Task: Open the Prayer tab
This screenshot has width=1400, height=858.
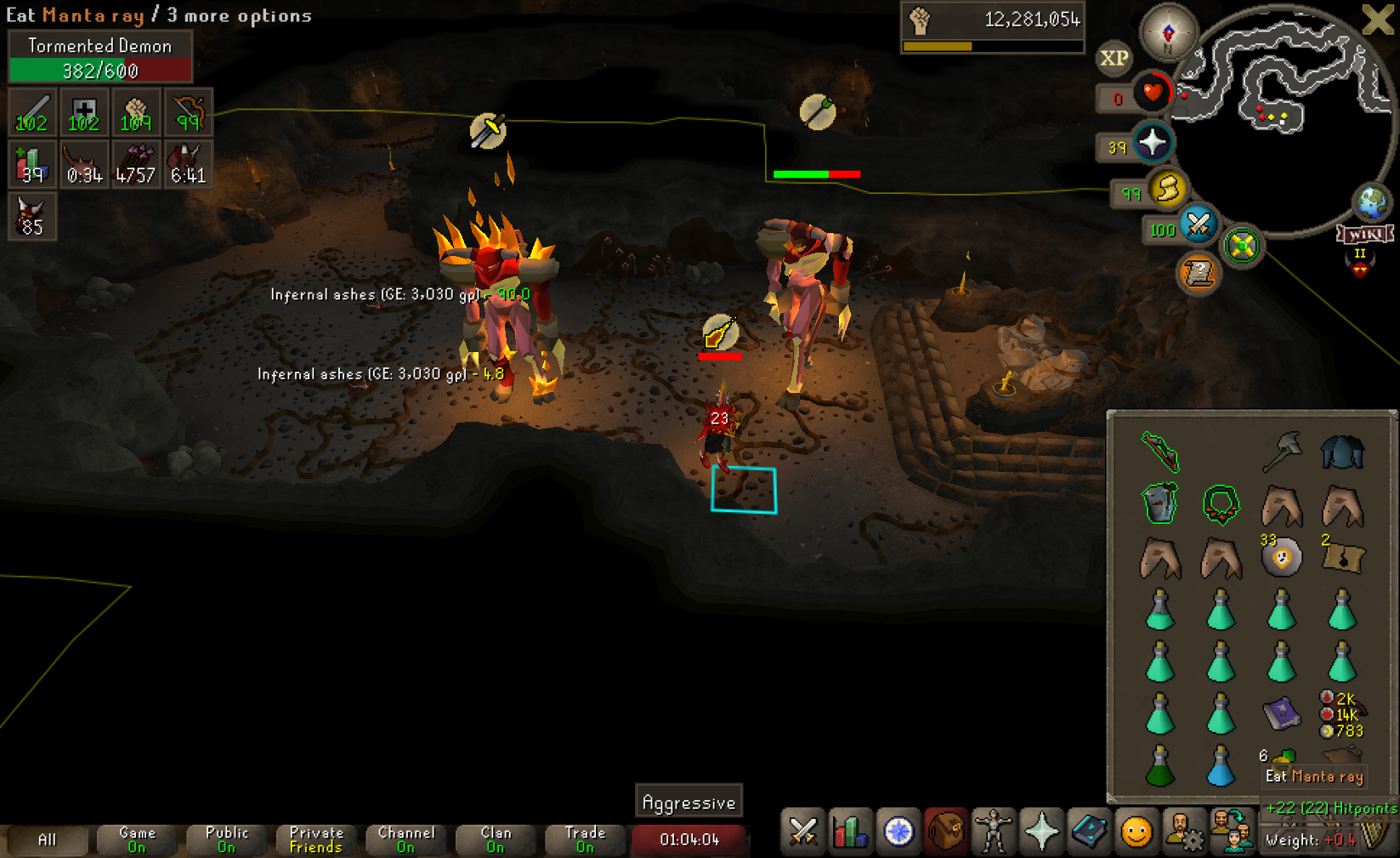Action: click(1041, 832)
